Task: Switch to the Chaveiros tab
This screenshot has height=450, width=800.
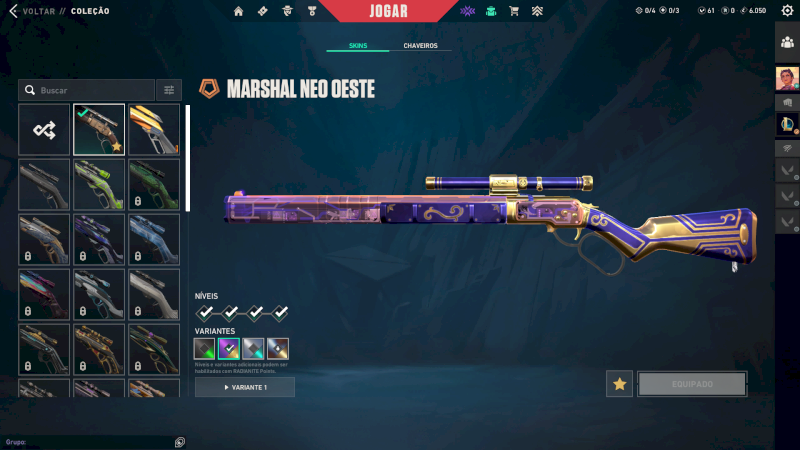Action: tap(420, 46)
